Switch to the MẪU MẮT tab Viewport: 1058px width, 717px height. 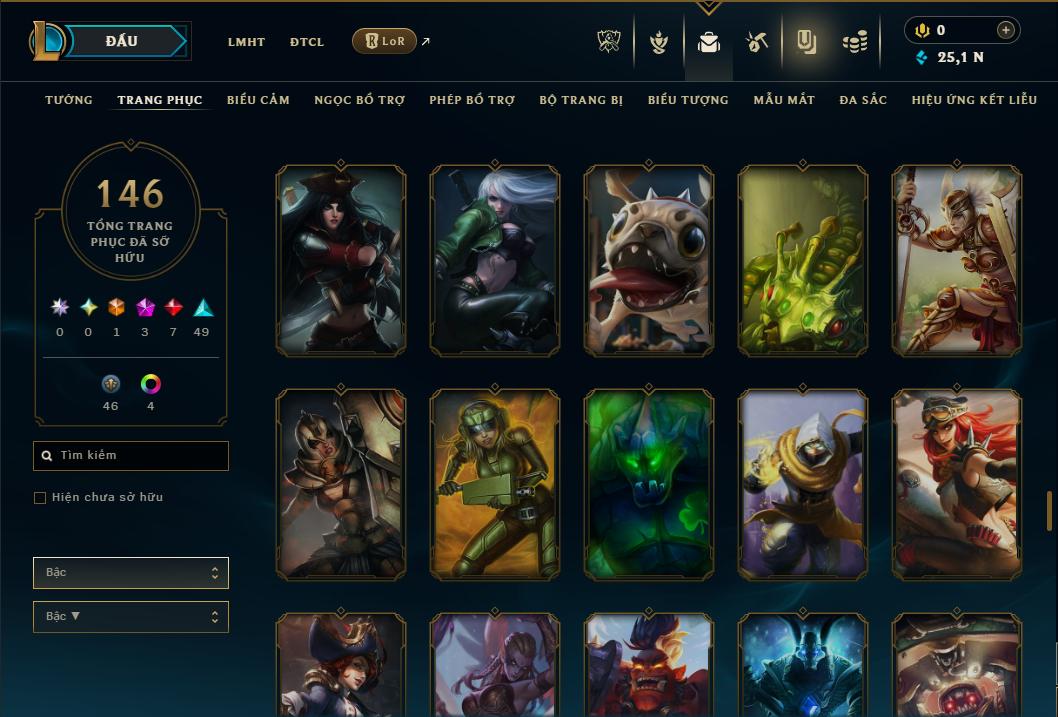[x=784, y=100]
